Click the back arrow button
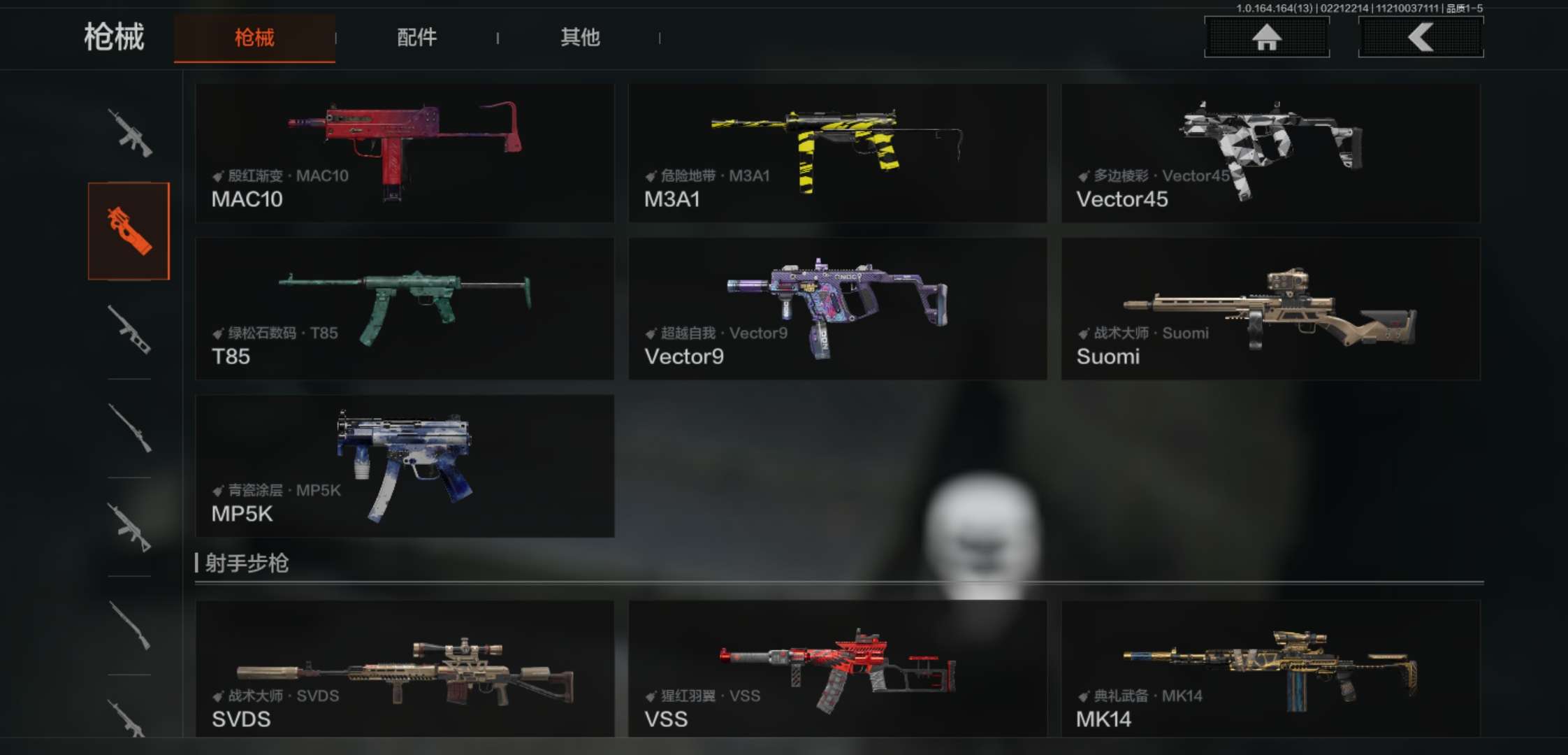This screenshot has width=1568, height=755. click(1421, 37)
